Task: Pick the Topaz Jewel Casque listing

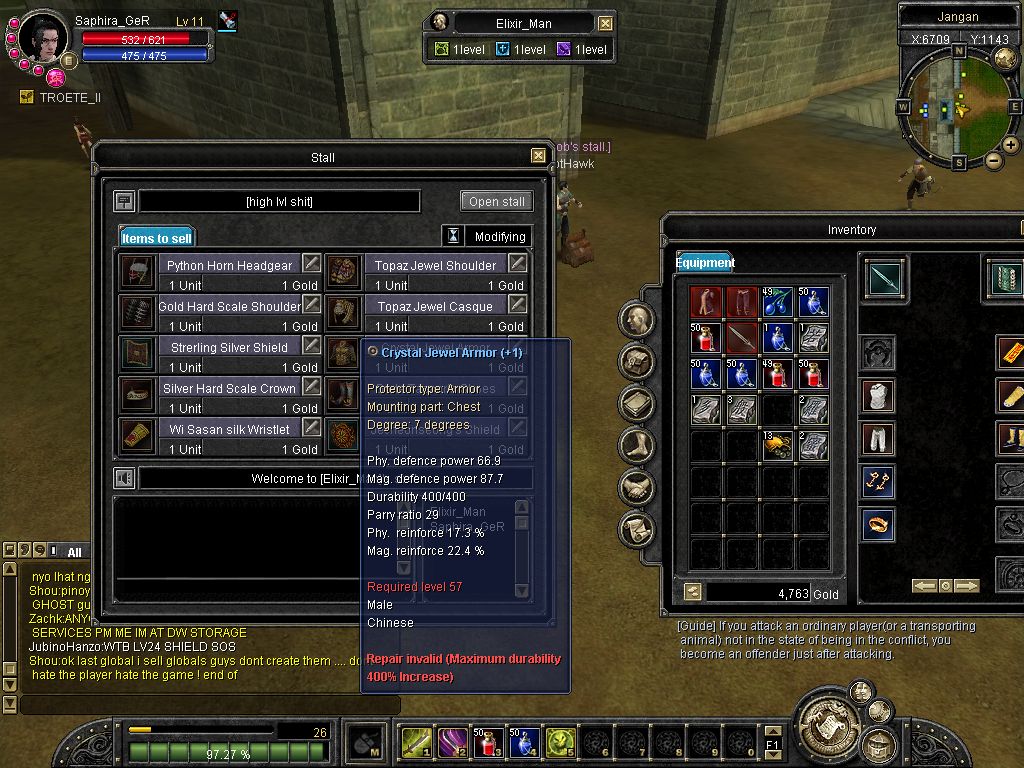Action: click(435, 306)
